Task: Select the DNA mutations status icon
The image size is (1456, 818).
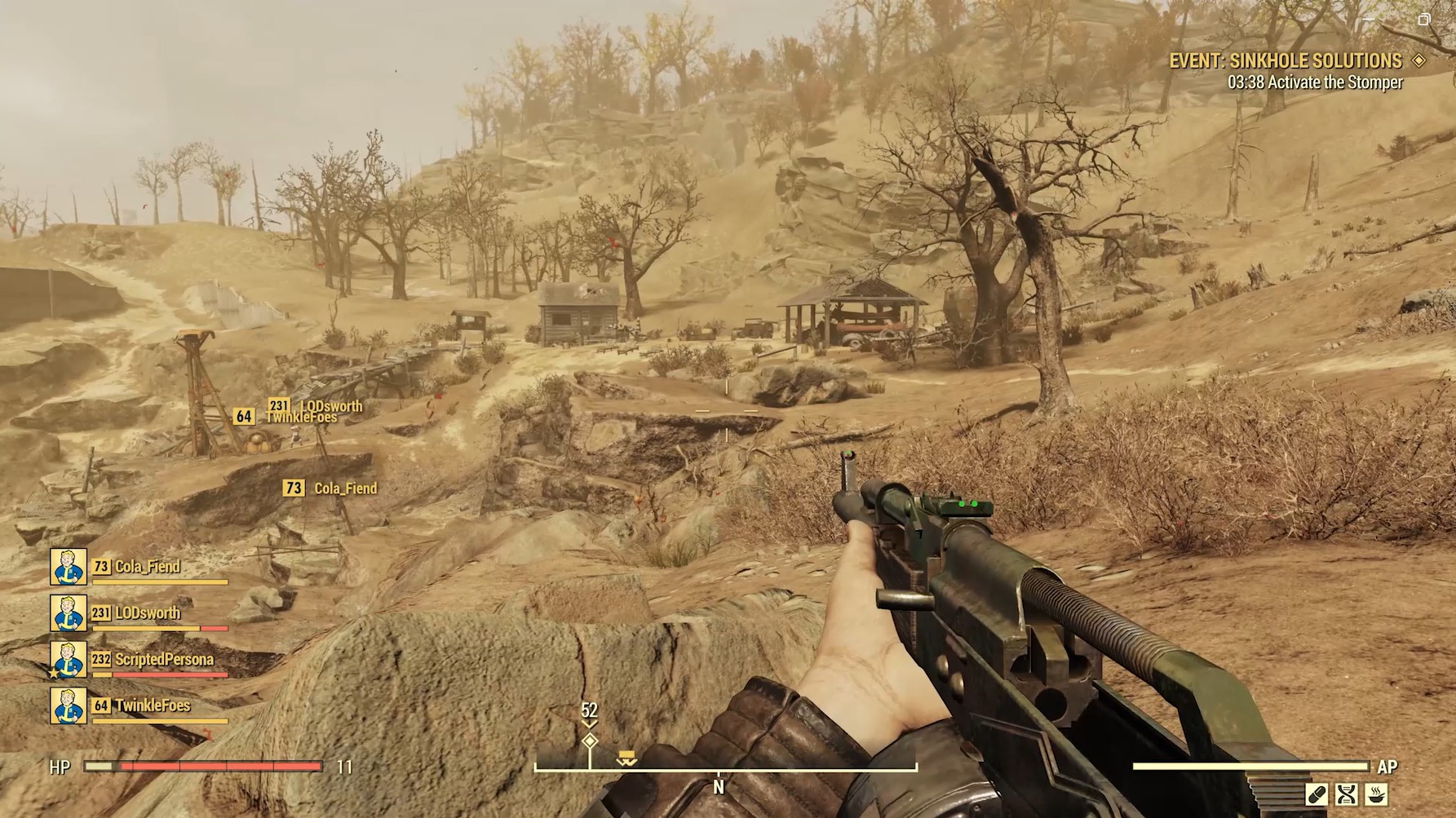Action: point(1346,795)
